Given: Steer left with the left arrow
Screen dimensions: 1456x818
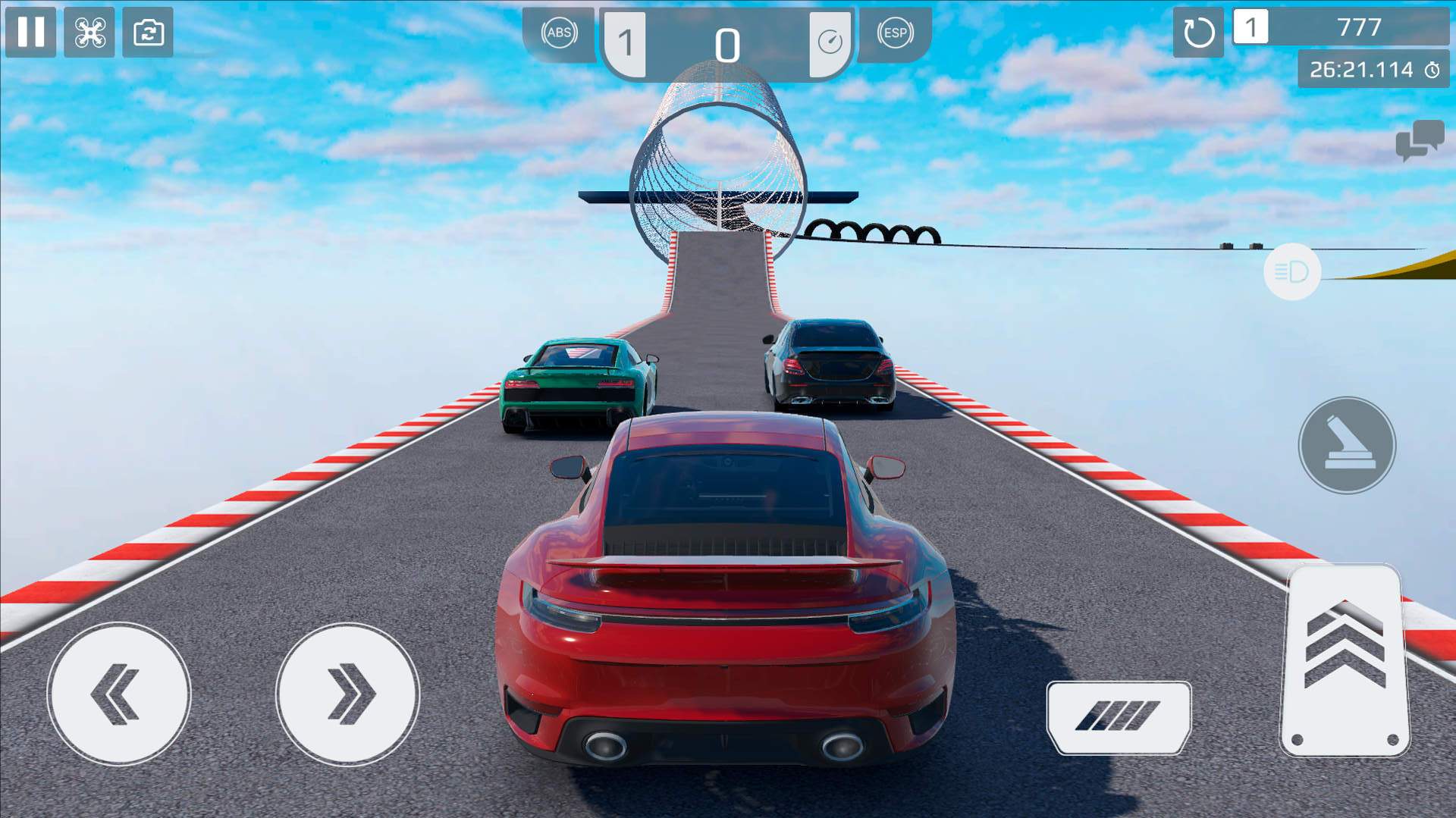Looking at the screenshot, I should pos(119,694).
